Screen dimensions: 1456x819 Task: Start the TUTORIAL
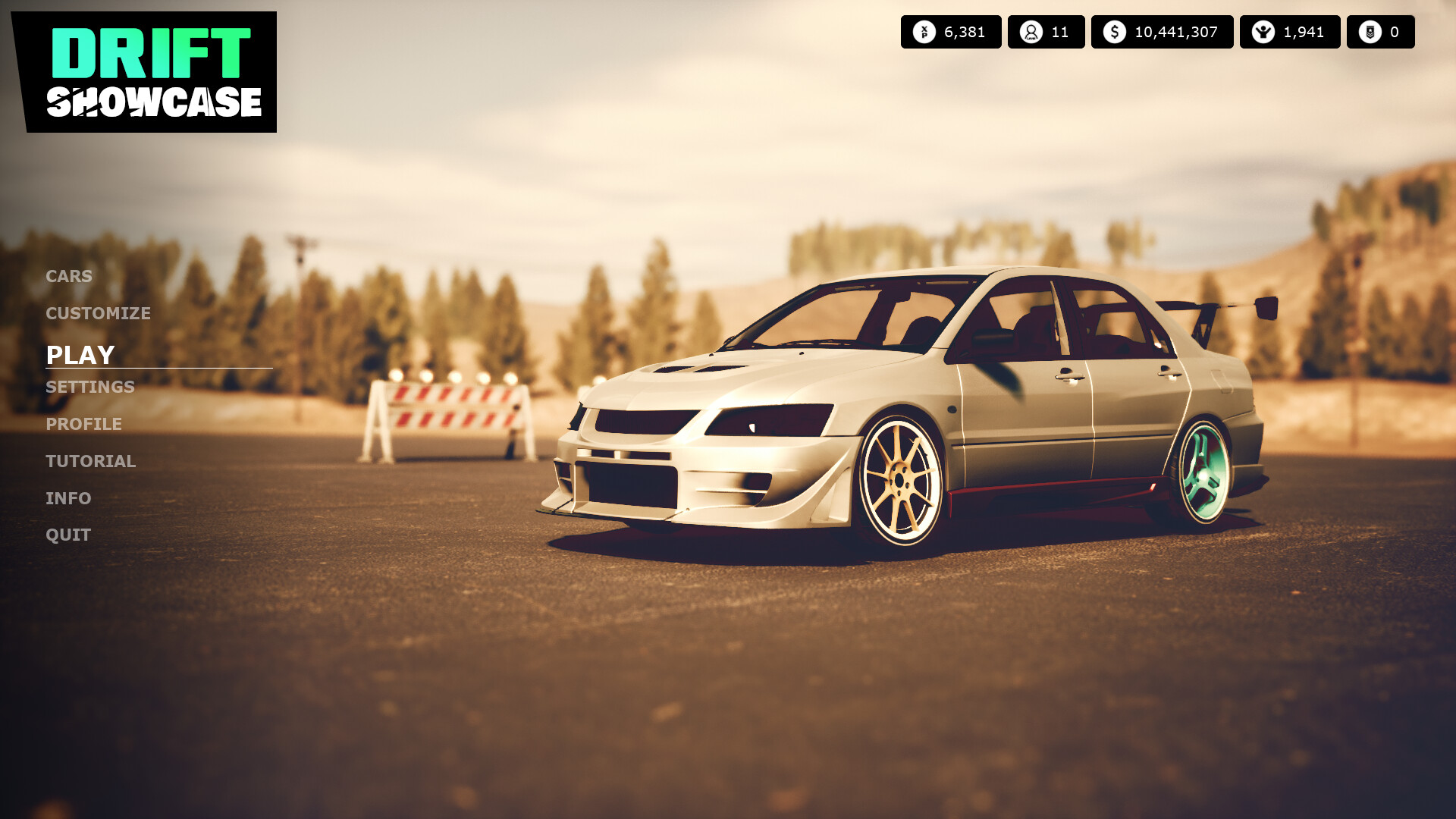(x=90, y=460)
